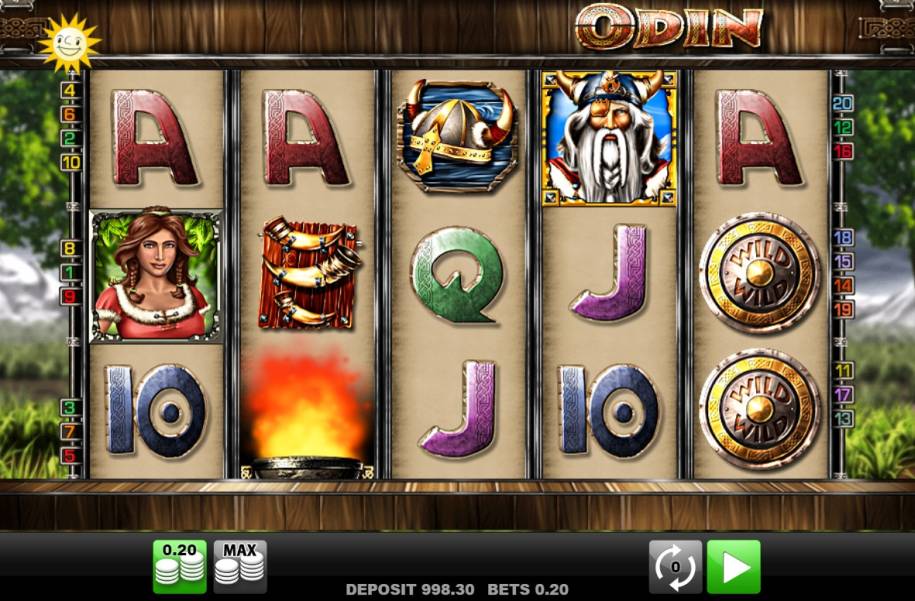Set the bet to MAX
Viewport: 915px width, 601px height.
(x=240, y=567)
